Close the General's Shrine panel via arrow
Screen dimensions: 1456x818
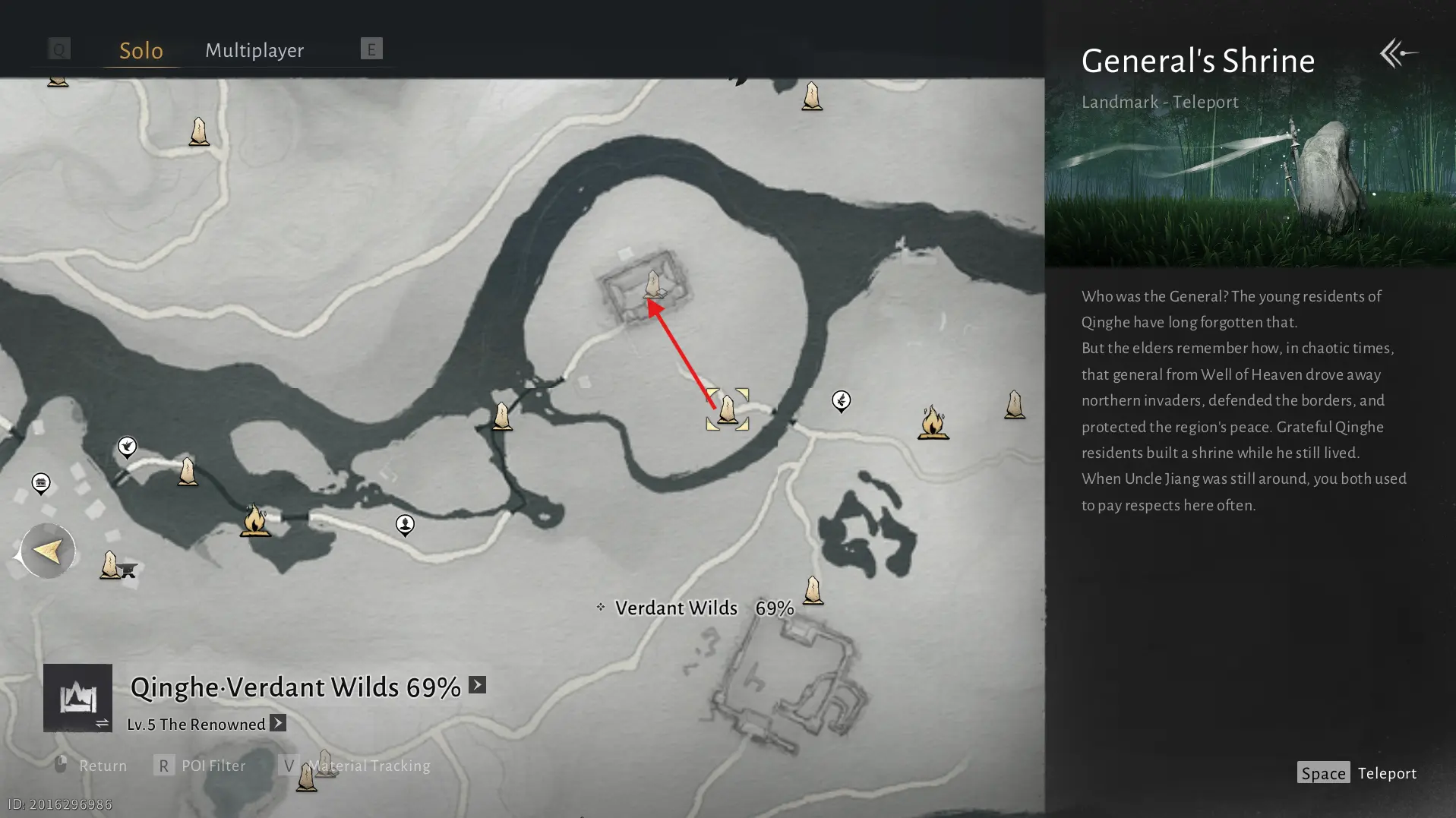[1398, 53]
